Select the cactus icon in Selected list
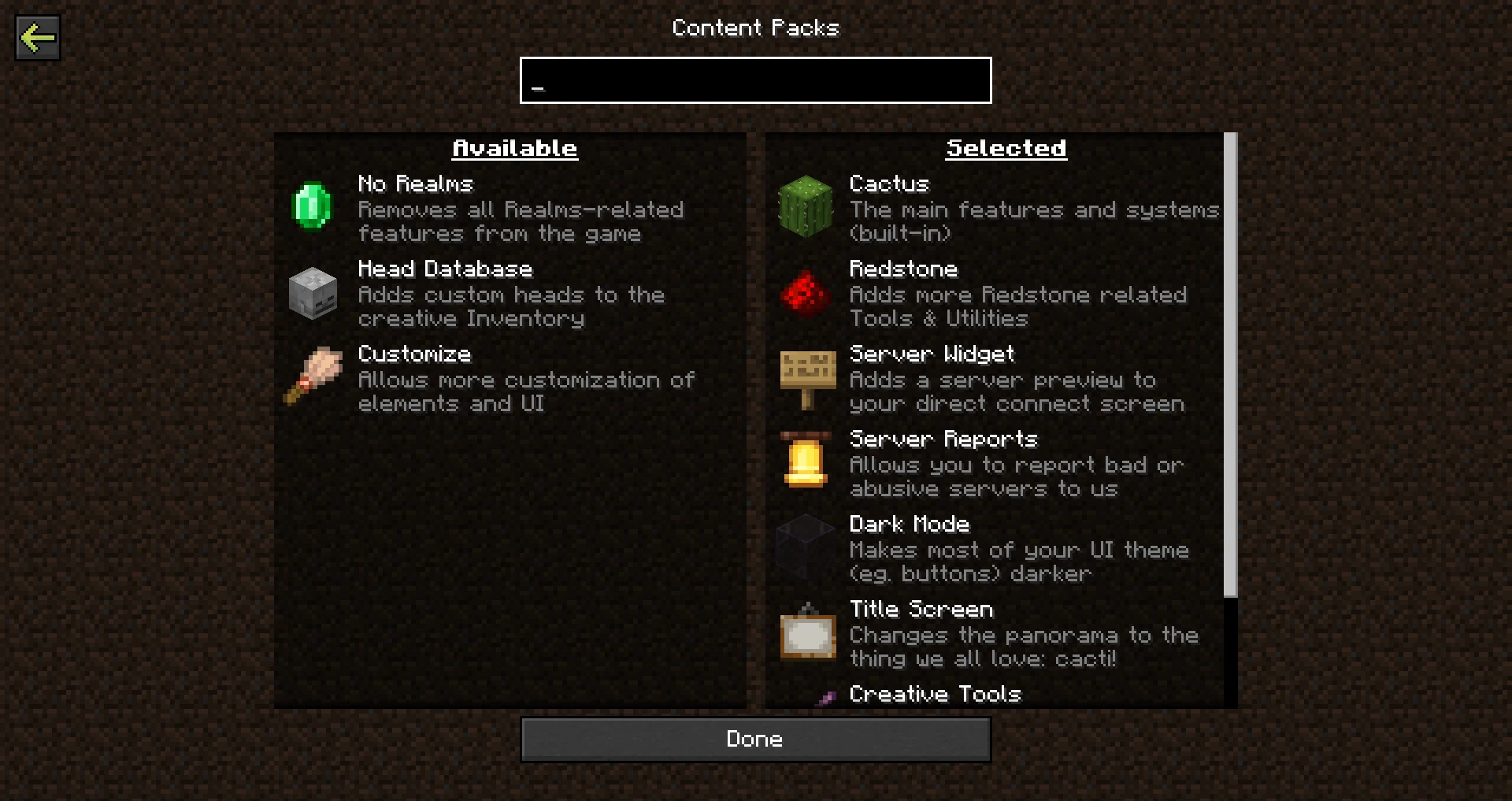The width and height of the screenshot is (1512, 801). coord(805,208)
